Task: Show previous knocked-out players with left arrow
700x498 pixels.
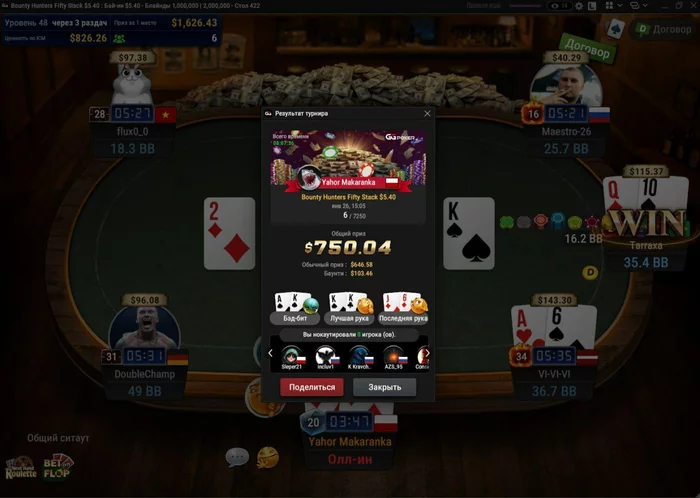Action: pyautogui.click(x=271, y=353)
